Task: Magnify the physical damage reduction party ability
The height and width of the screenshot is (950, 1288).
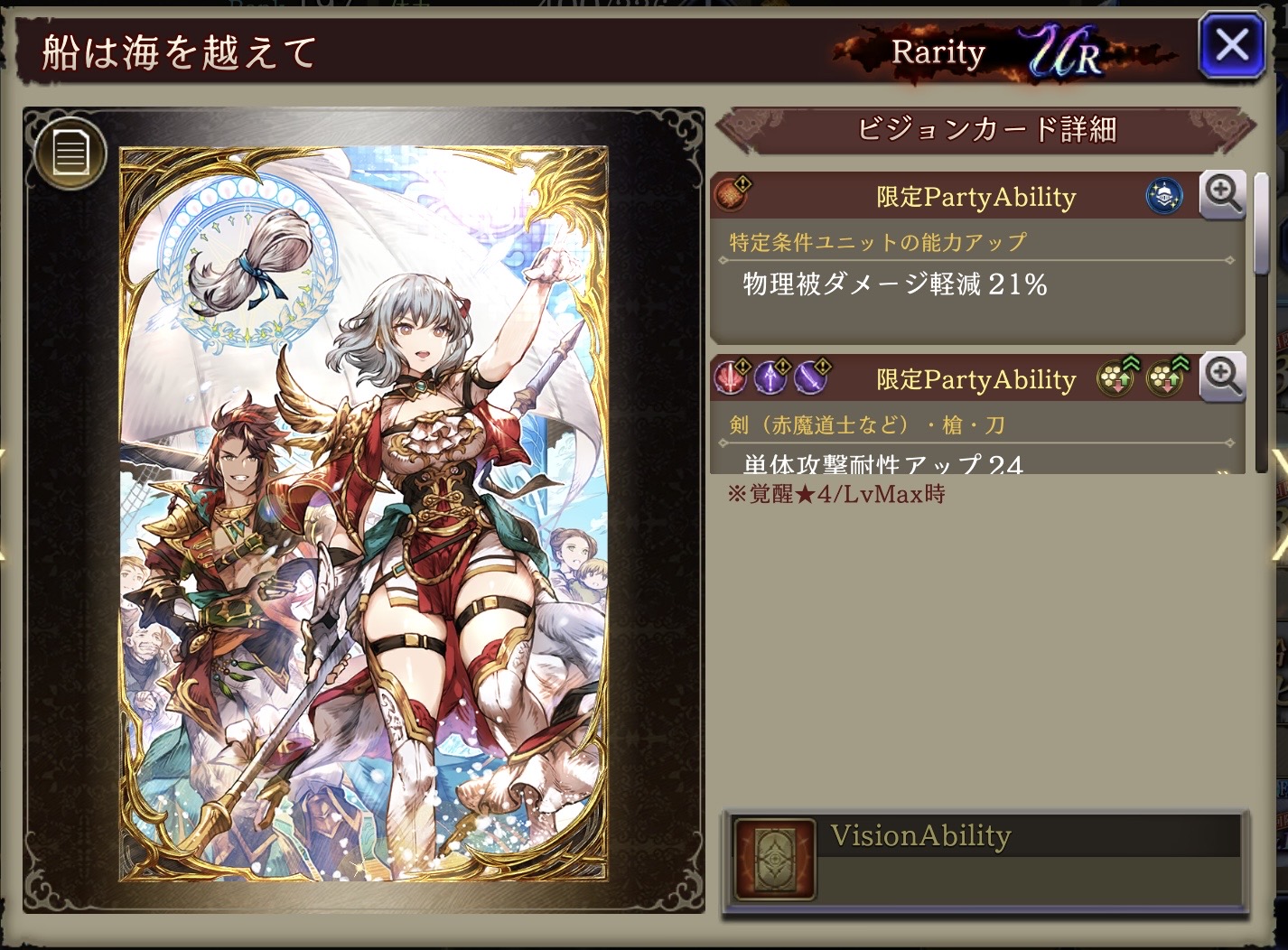Action: [1222, 194]
